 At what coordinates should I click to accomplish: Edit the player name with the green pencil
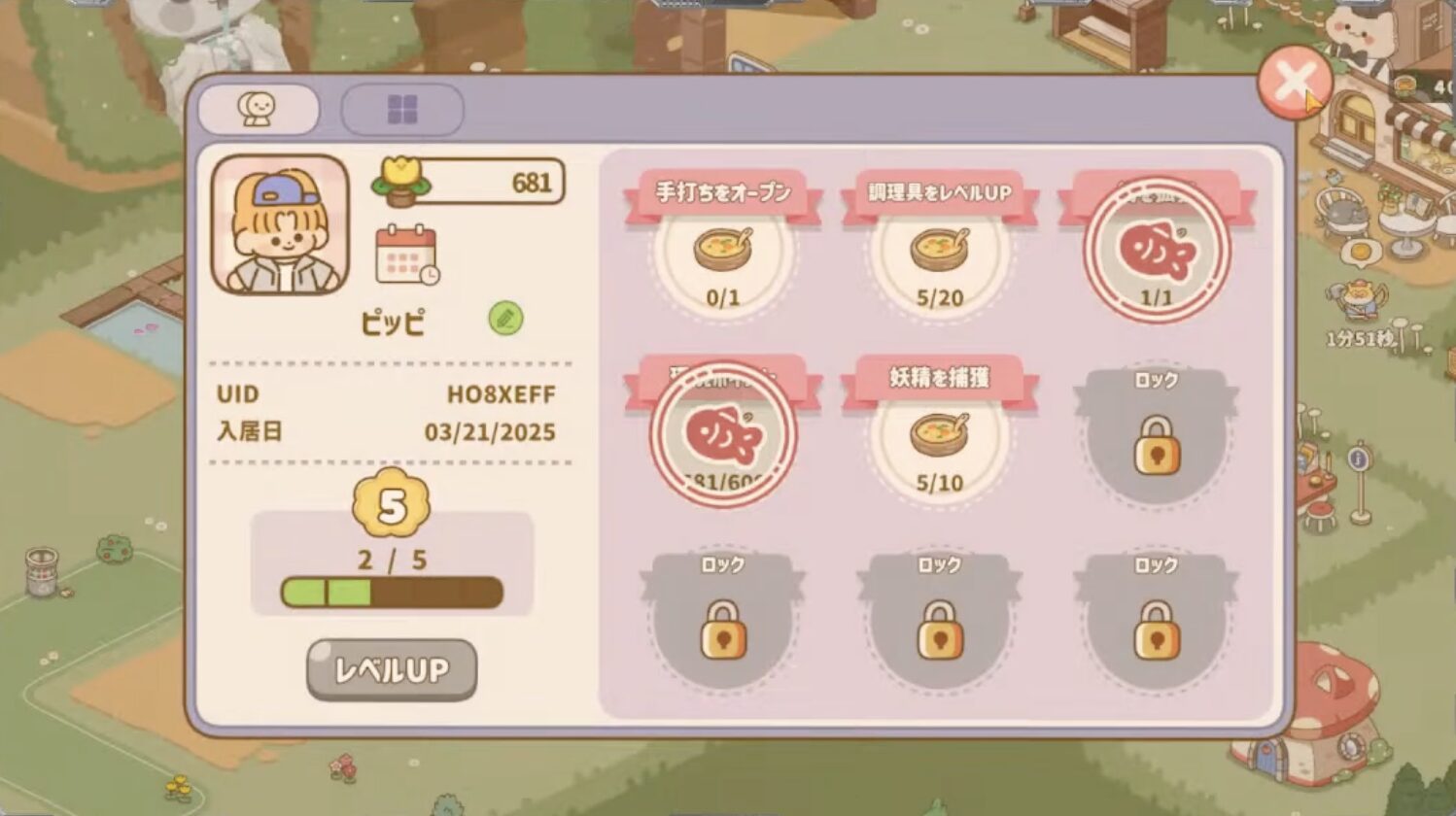[505, 319]
